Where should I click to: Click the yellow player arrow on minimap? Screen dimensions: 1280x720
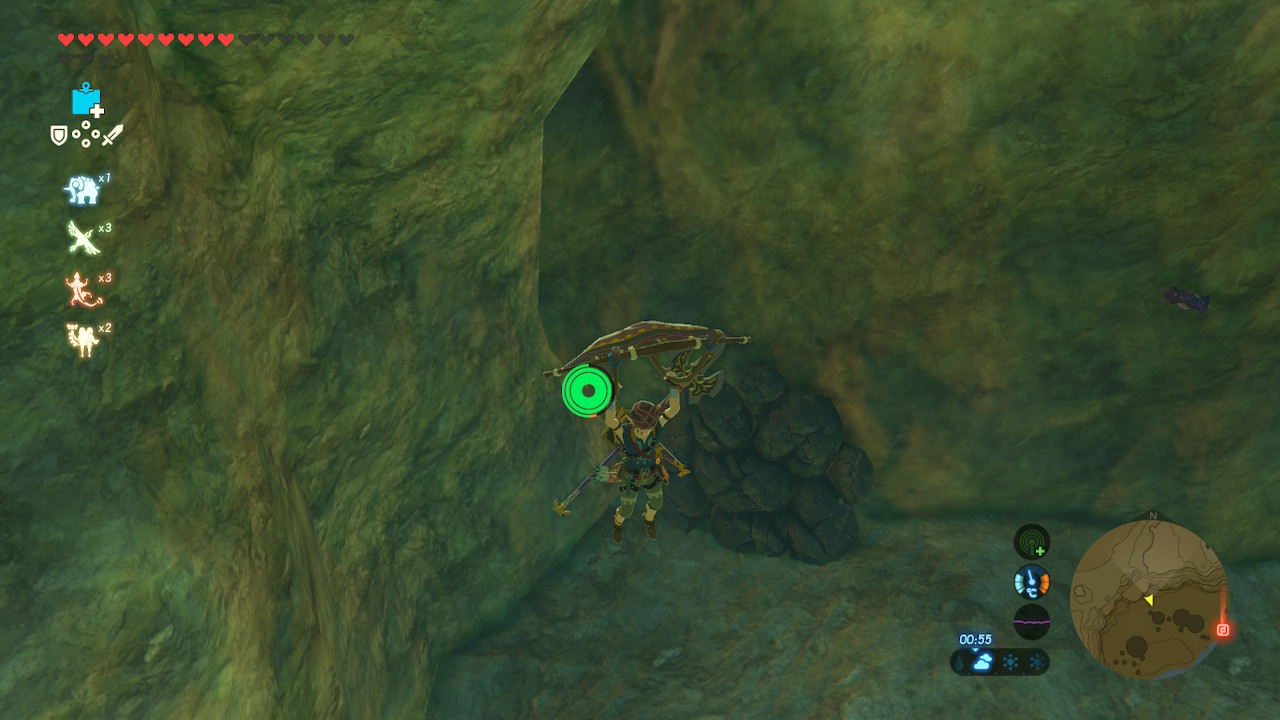(x=1148, y=600)
